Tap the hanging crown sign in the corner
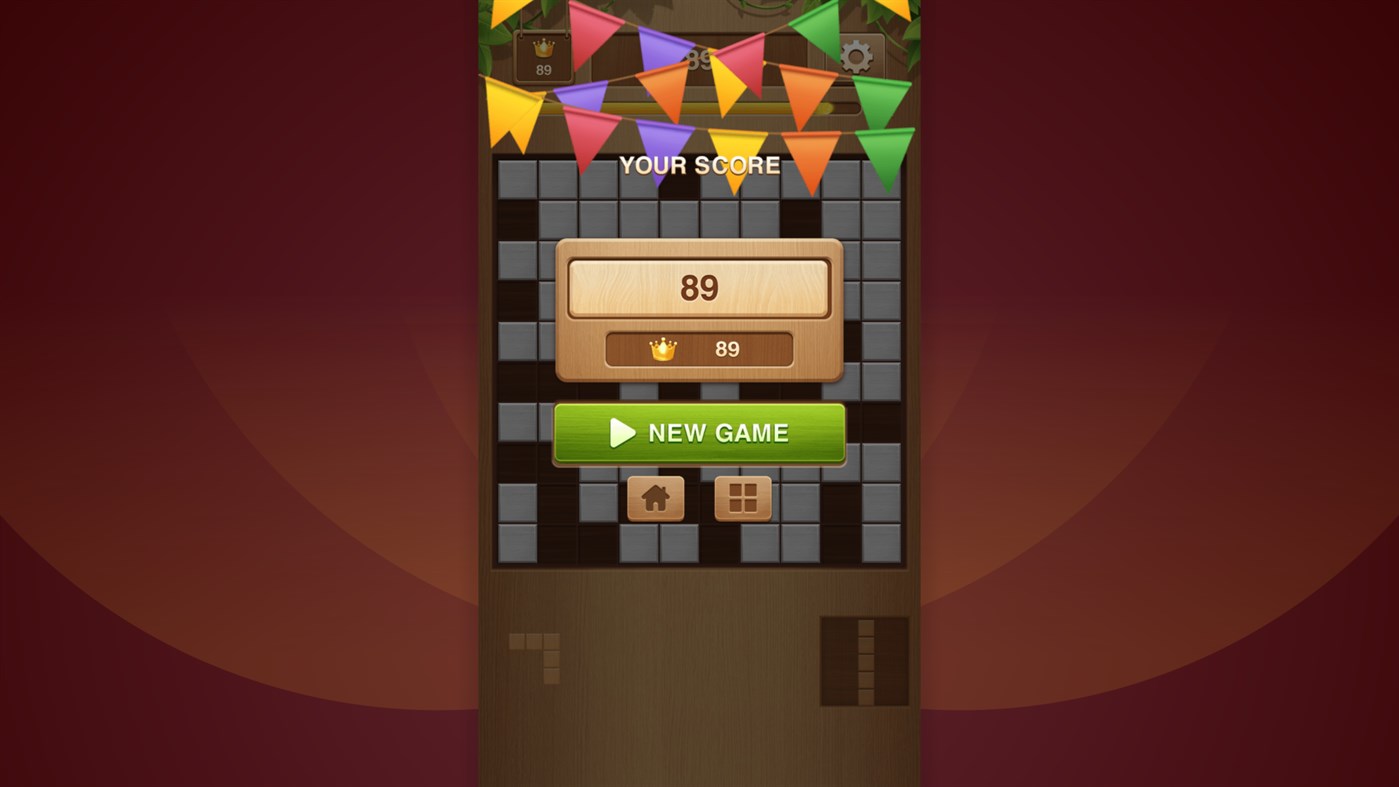The height and width of the screenshot is (787, 1399). [x=541, y=55]
